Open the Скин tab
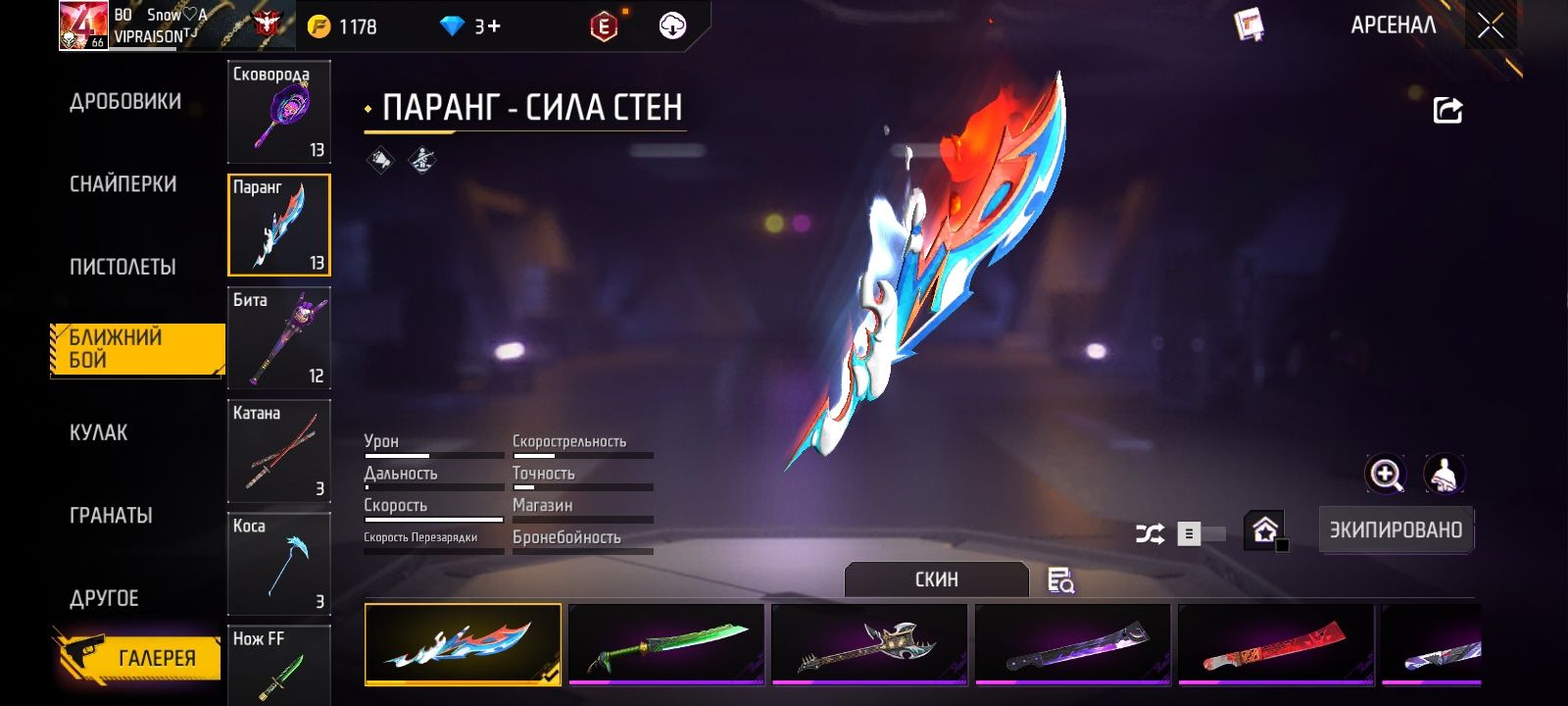Viewport: 1568px width, 706px height. (937, 580)
